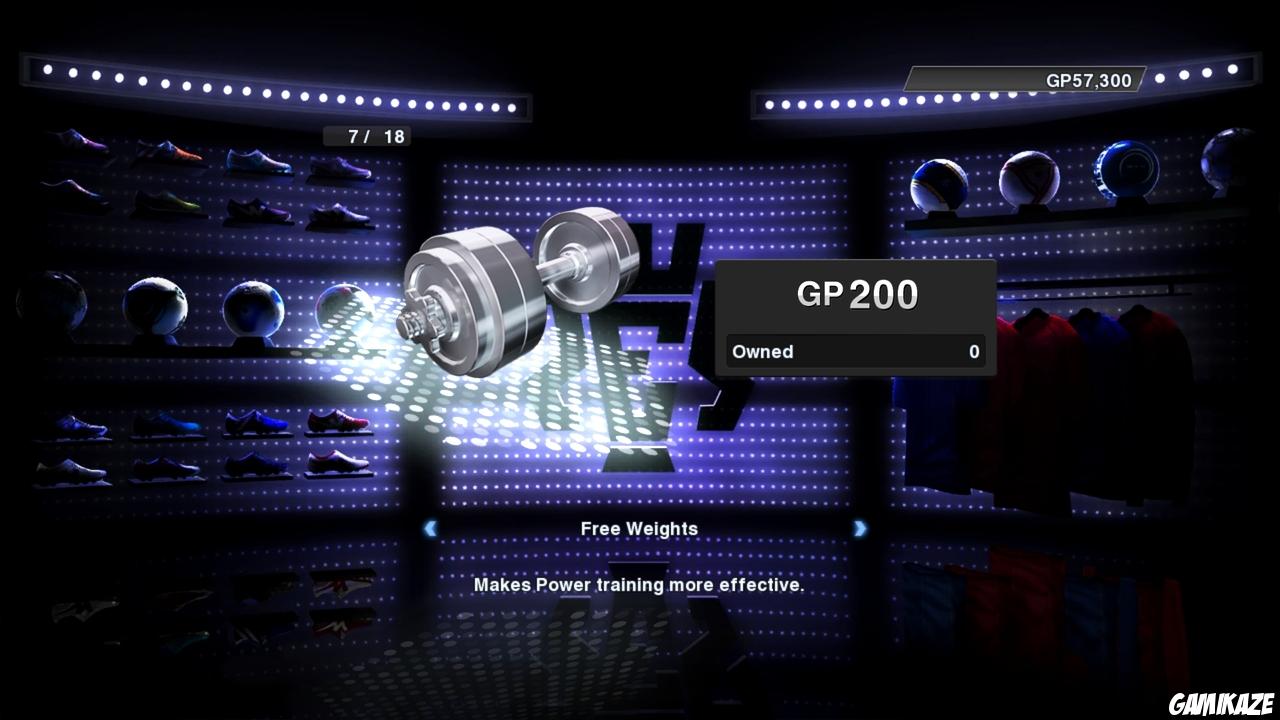1280x720 pixels.
Task: Click the Makes Power training description text
Action: [x=640, y=585]
